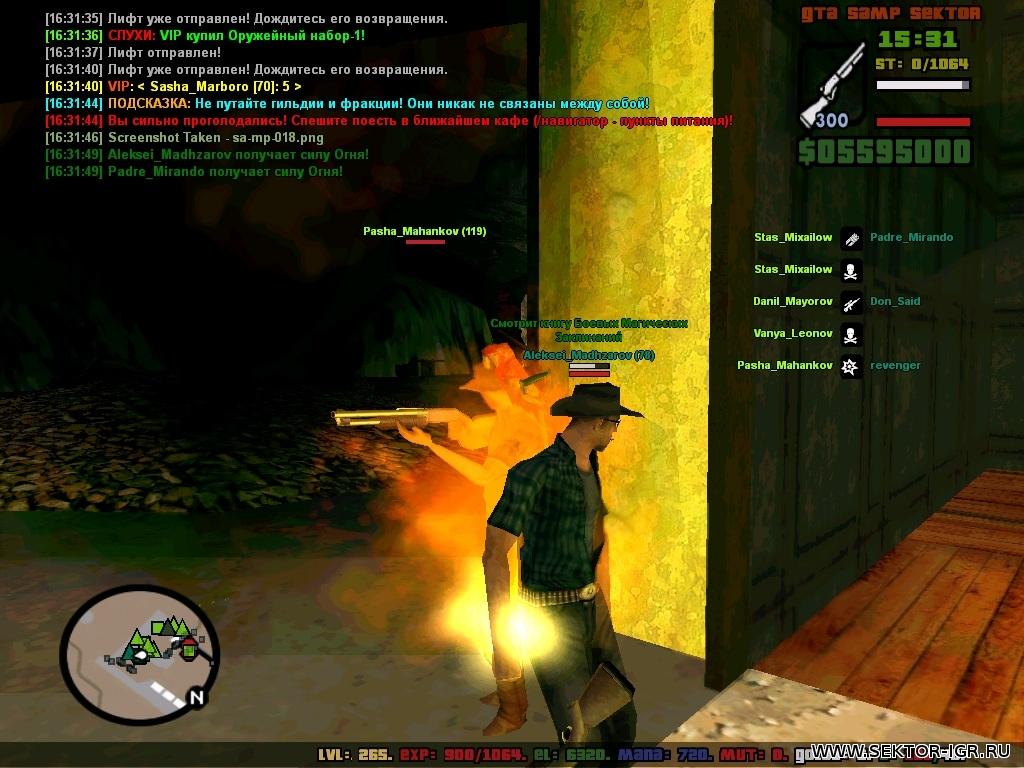Select the VIP Sasha_Marboro chat message

coord(203,87)
